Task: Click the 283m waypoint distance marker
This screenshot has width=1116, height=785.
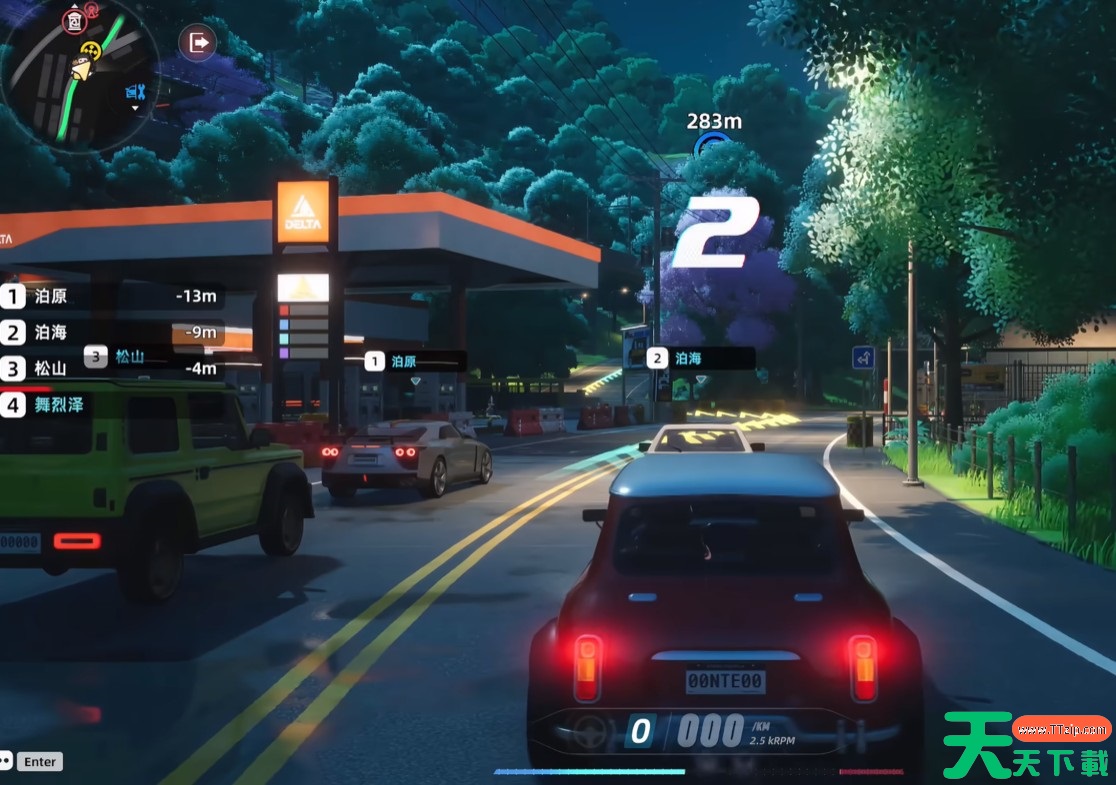Action: [x=713, y=122]
